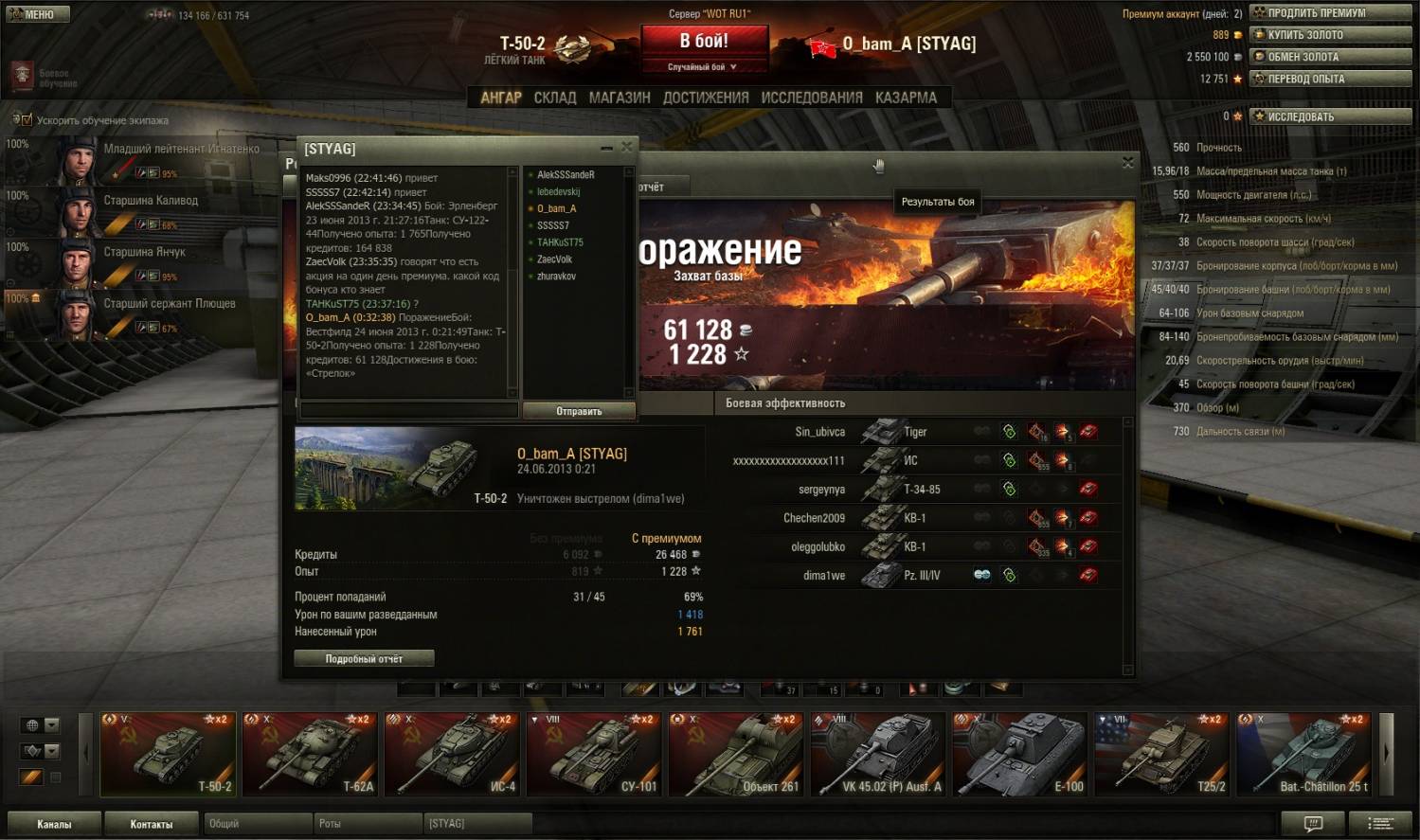Click the ПЕРЕВОД ОПЫТА button
The height and width of the screenshot is (840, 1420).
click(1330, 79)
